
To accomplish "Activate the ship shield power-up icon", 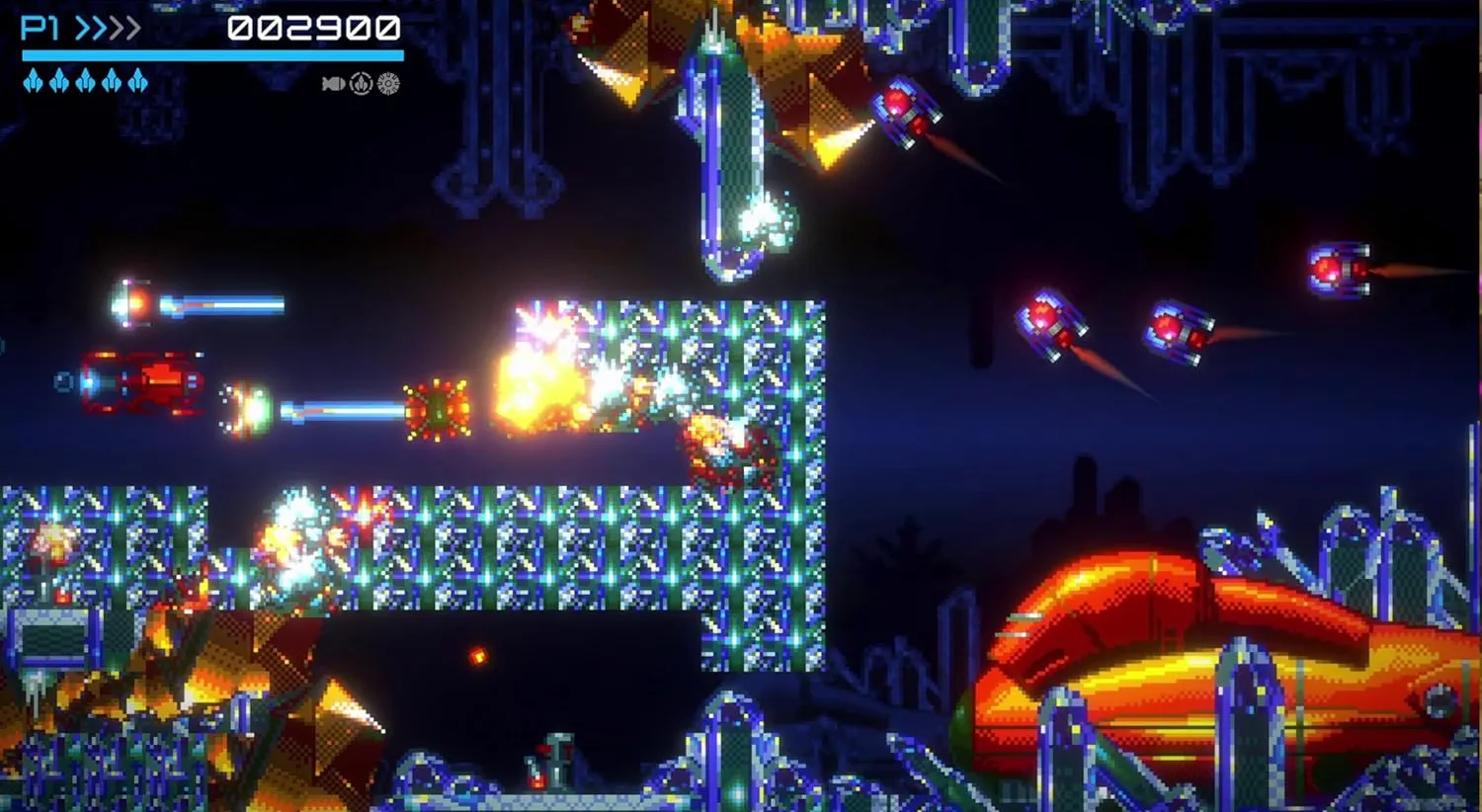I will (x=361, y=84).
